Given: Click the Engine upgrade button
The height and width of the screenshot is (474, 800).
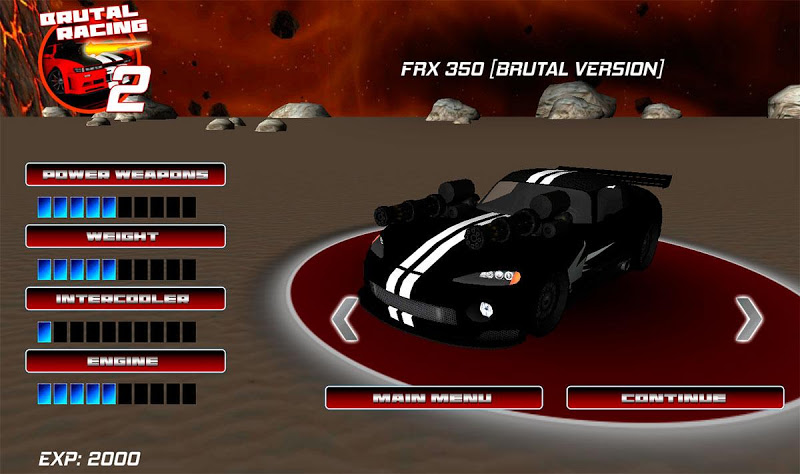Looking at the screenshot, I should click(125, 360).
